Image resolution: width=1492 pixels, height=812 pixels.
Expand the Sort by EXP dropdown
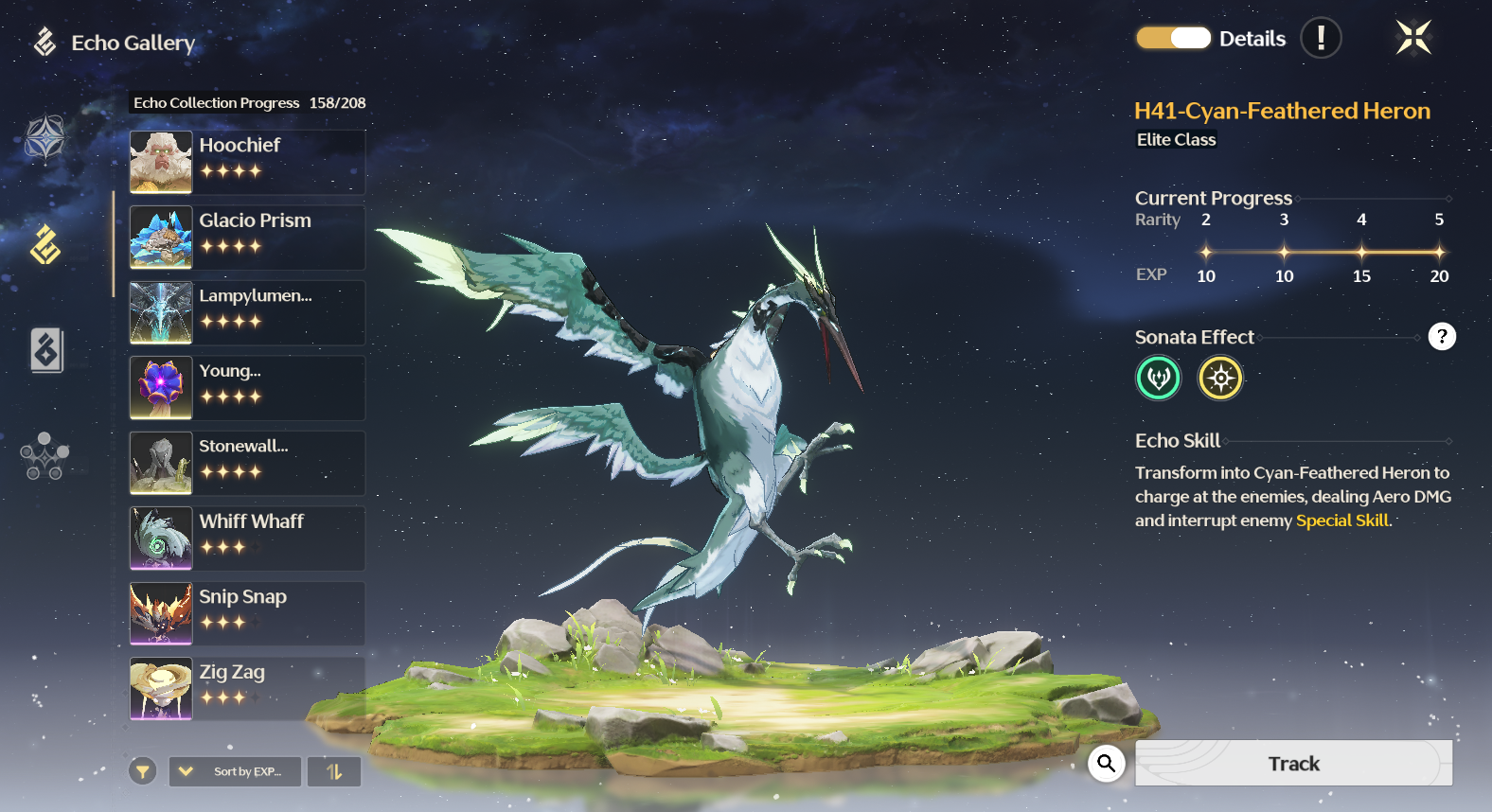[234, 771]
